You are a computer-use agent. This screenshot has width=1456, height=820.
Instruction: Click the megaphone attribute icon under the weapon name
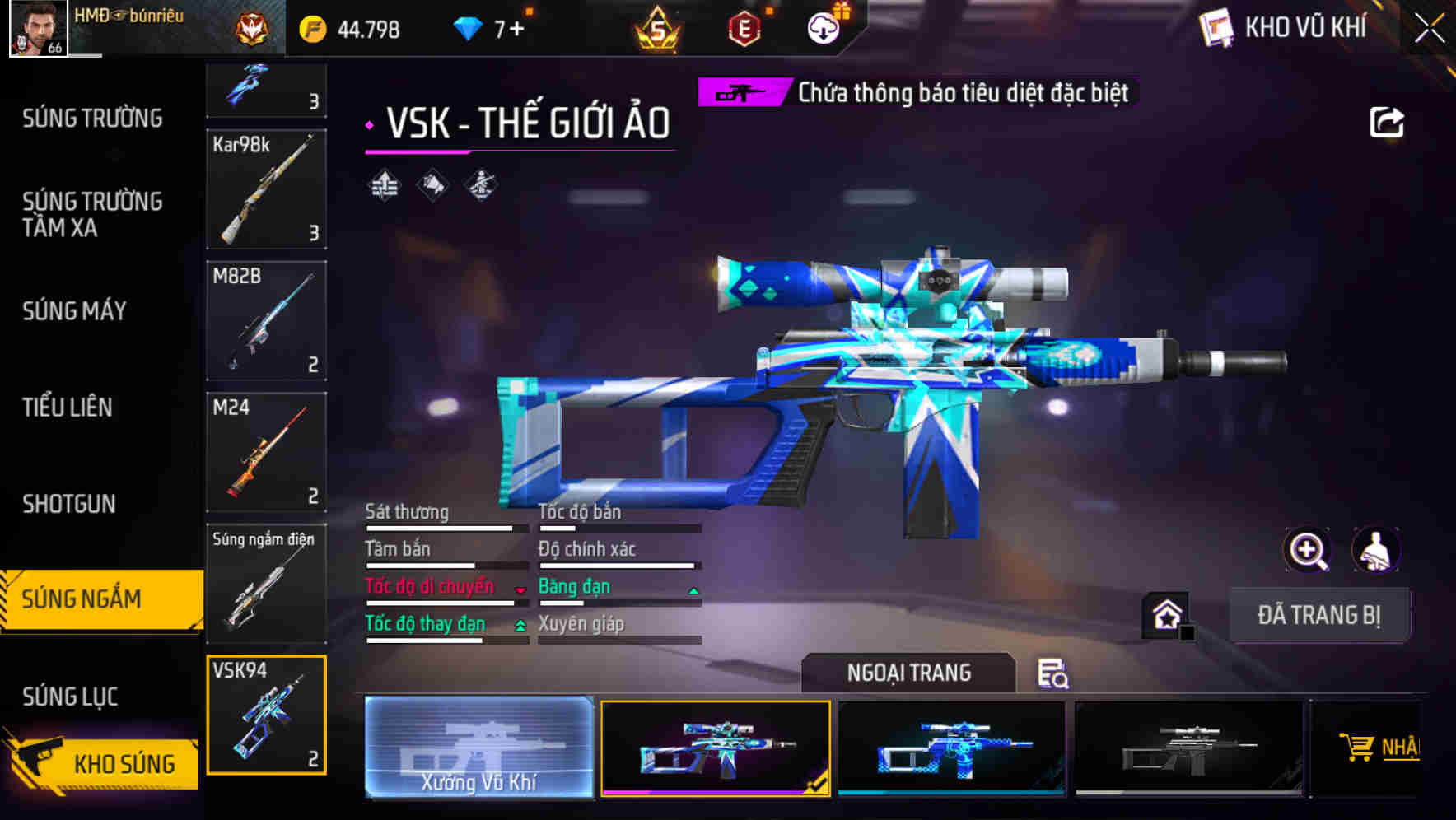coord(432,185)
